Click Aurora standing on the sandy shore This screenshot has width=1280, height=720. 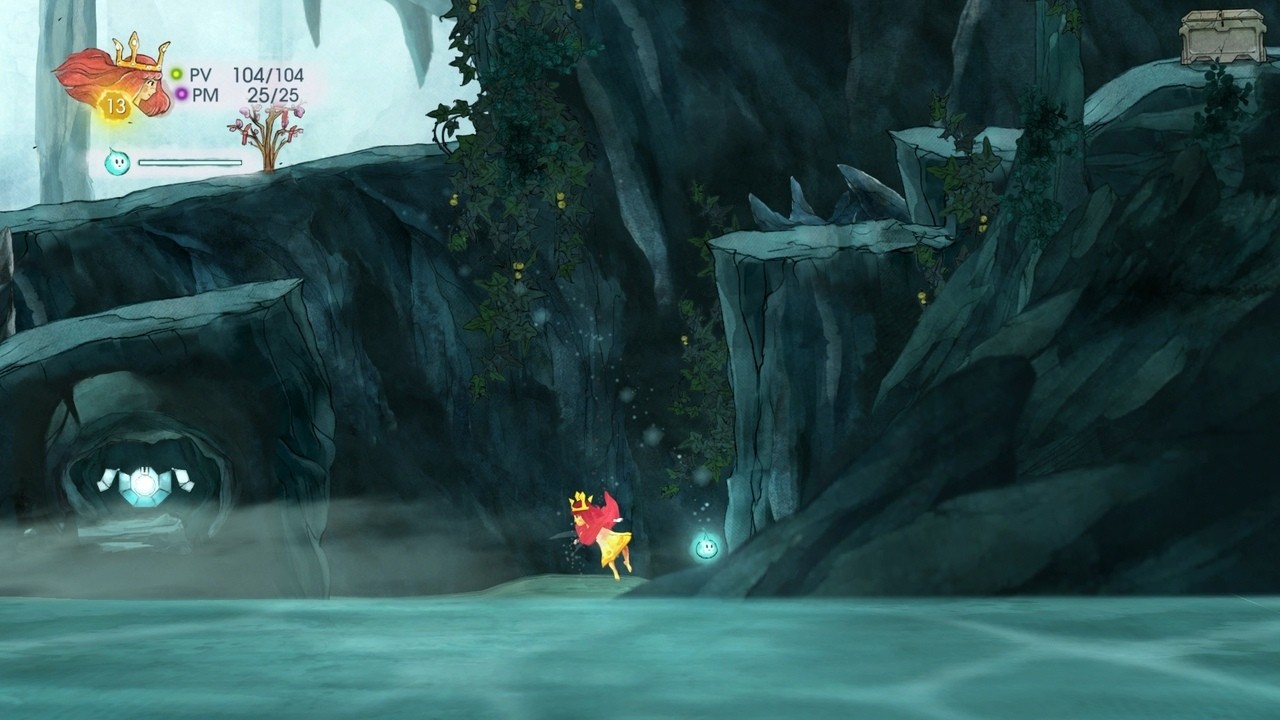[x=598, y=535]
